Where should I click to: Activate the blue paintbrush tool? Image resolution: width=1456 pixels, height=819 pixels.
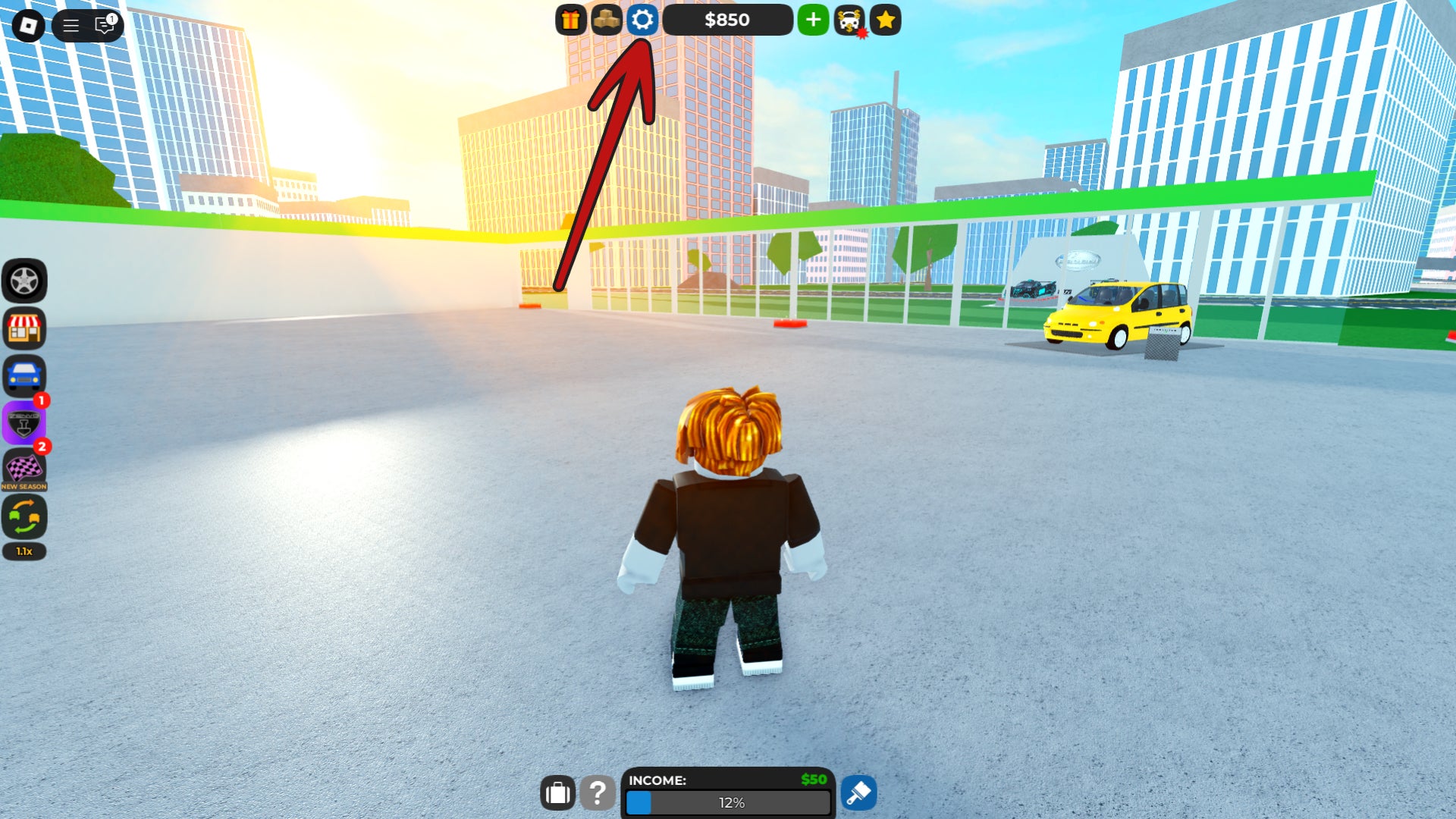point(858,793)
